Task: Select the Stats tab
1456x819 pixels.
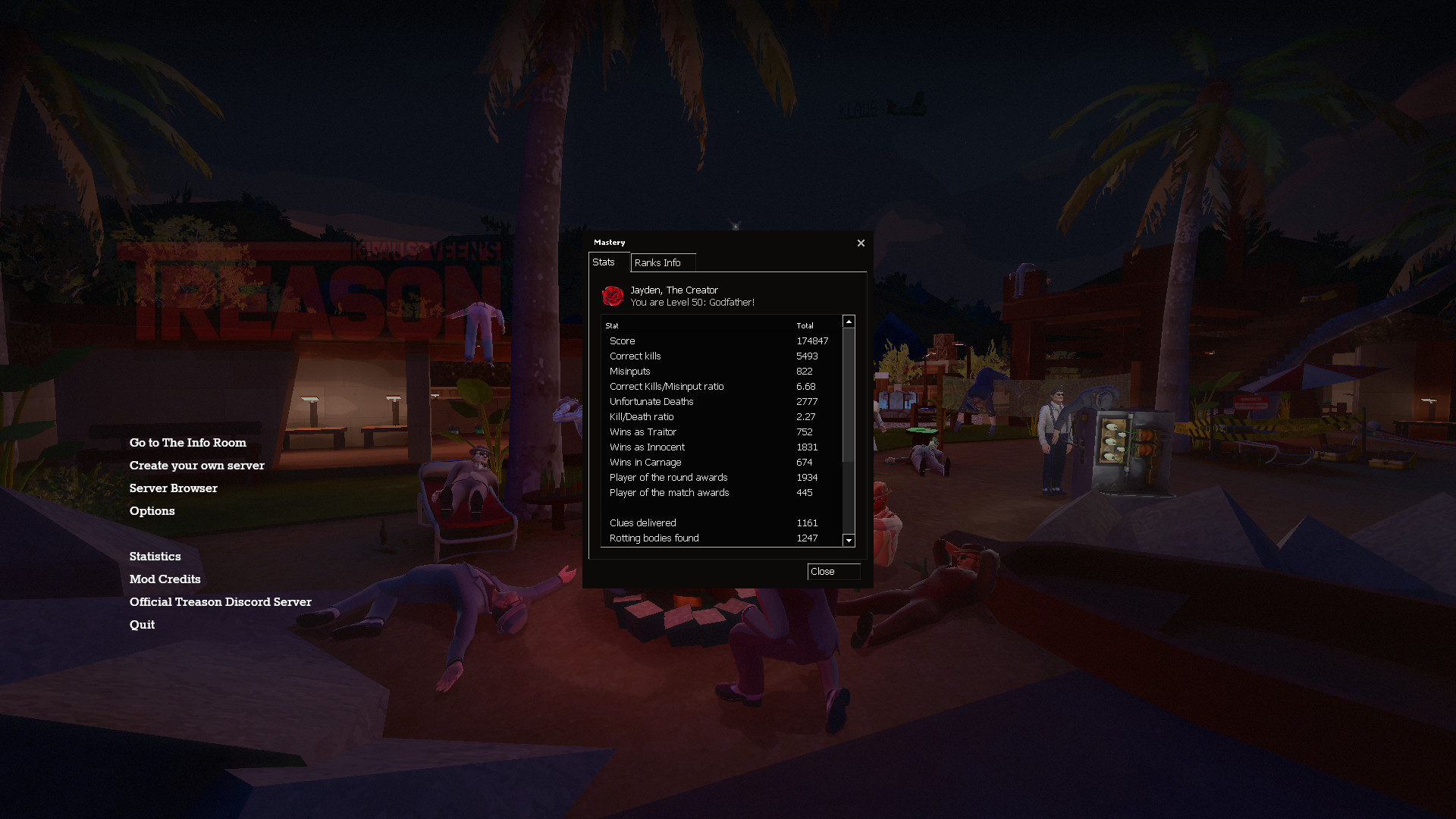Action: 606,262
